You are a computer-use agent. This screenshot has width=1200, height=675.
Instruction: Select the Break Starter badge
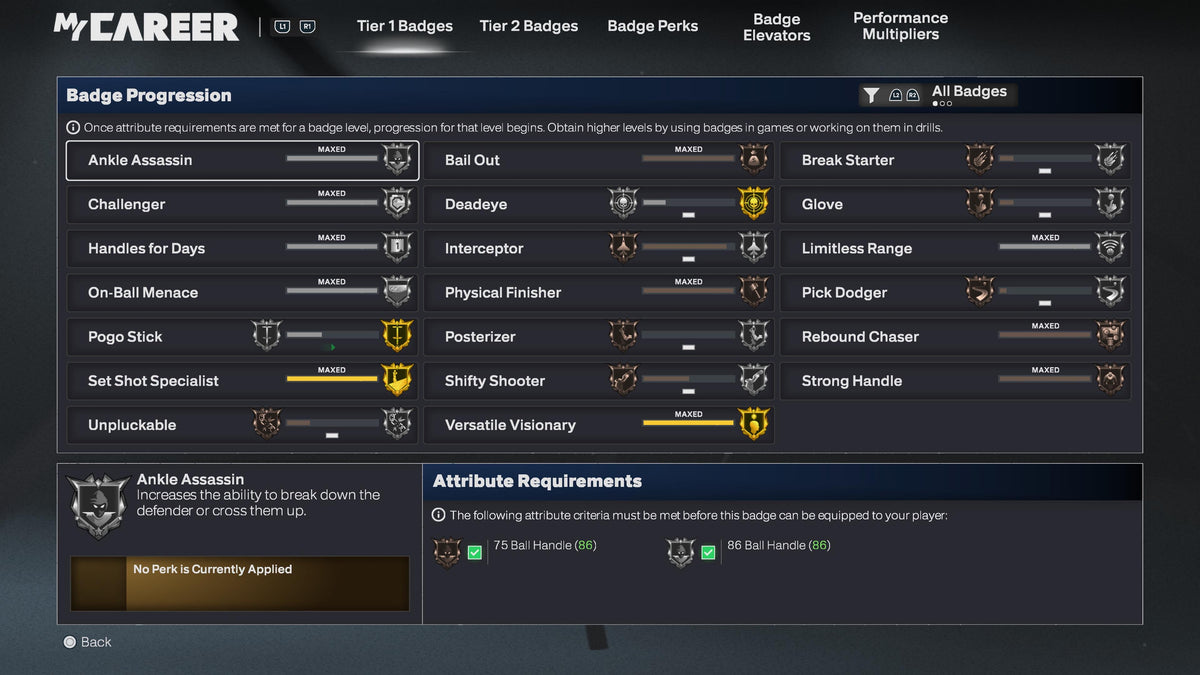coord(955,160)
